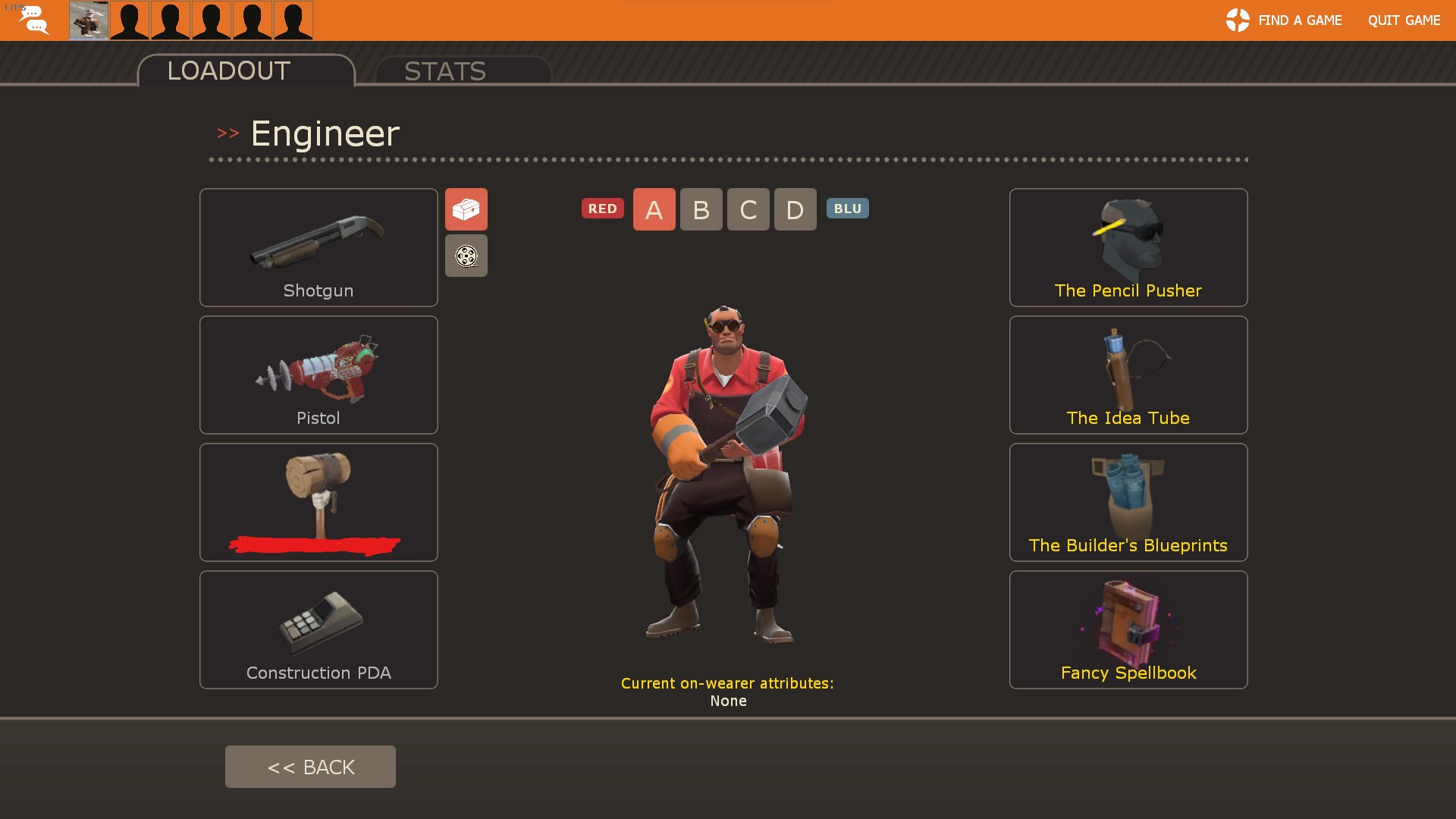Image resolution: width=1456 pixels, height=819 pixels.
Task: Select loadout preset D
Action: [x=795, y=209]
